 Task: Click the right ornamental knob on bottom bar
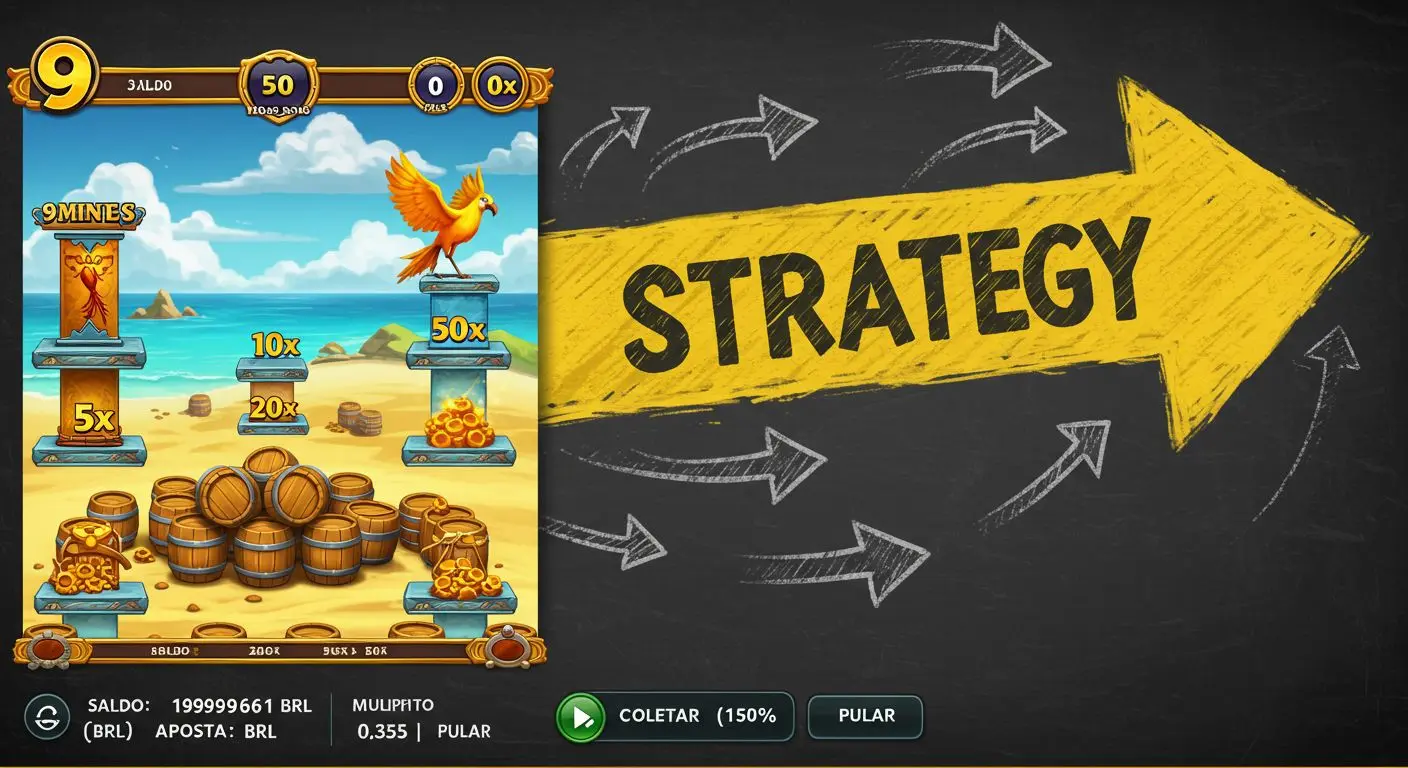pyautogui.click(x=508, y=650)
